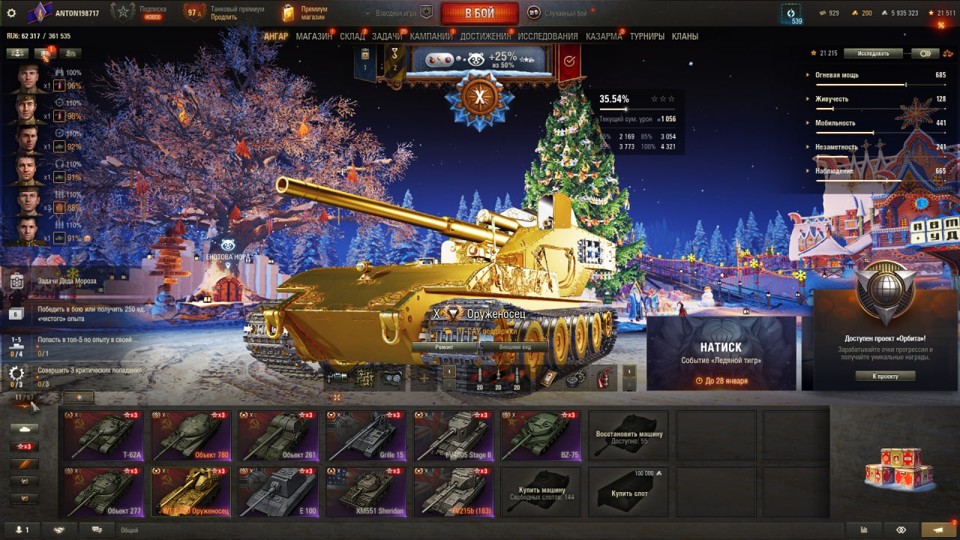Open the ТУРНИРЫ tab
Image resolution: width=960 pixels, height=540 pixels.
[647, 37]
